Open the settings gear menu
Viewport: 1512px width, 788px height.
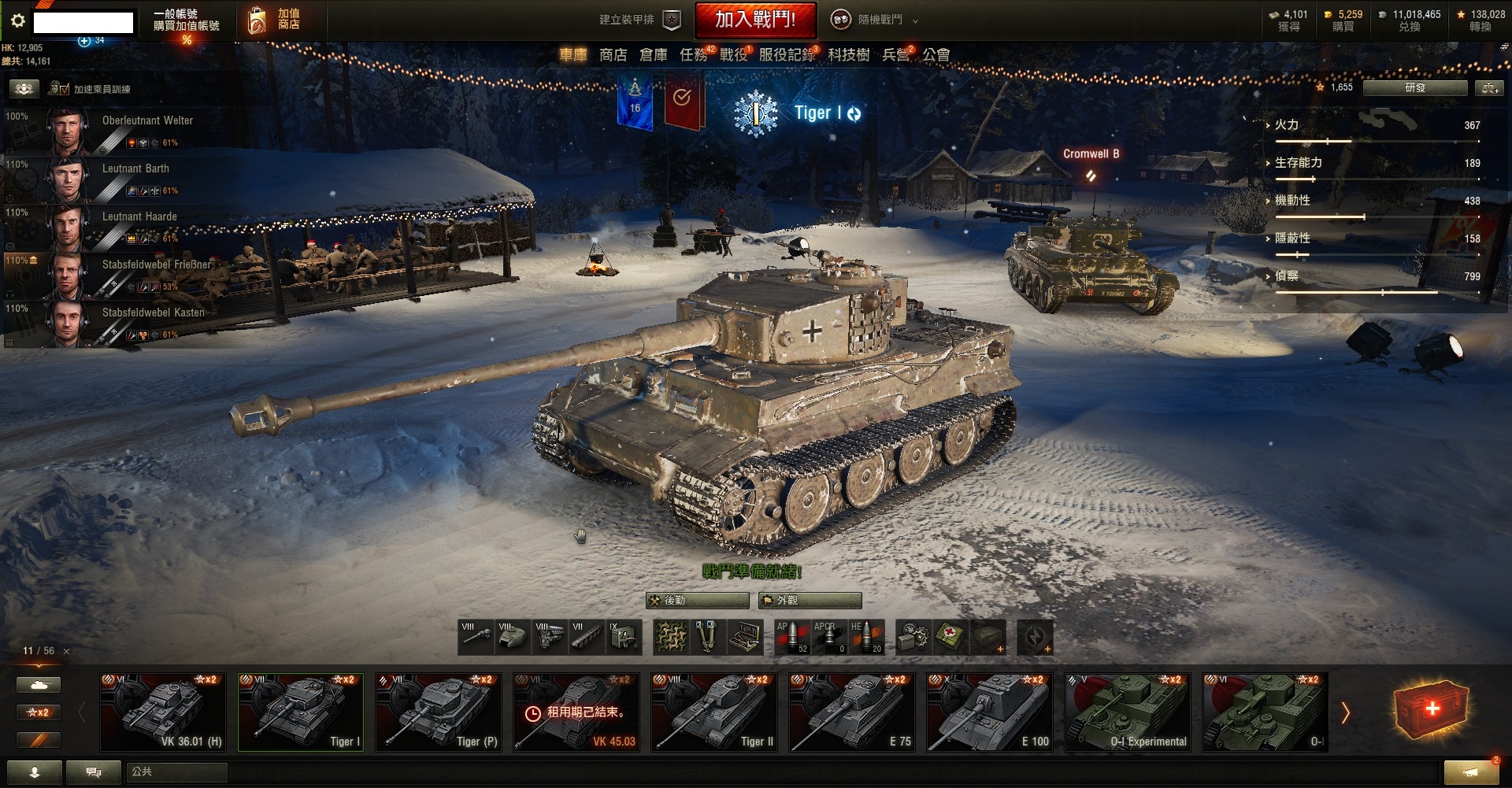(x=17, y=21)
